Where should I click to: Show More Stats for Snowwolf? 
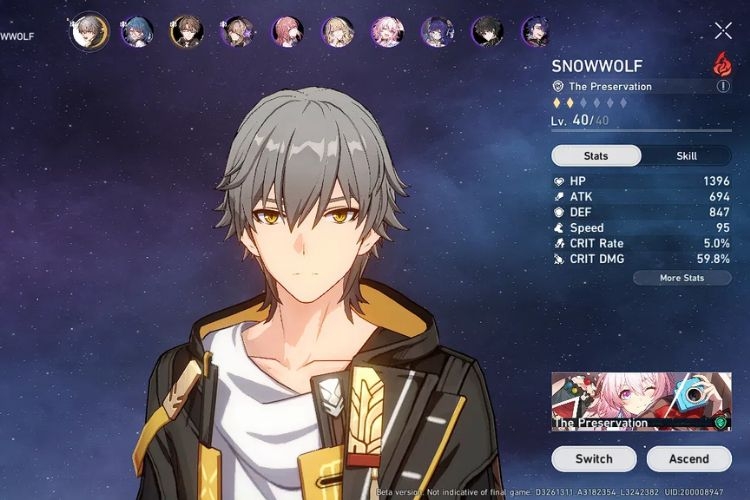(x=682, y=277)
